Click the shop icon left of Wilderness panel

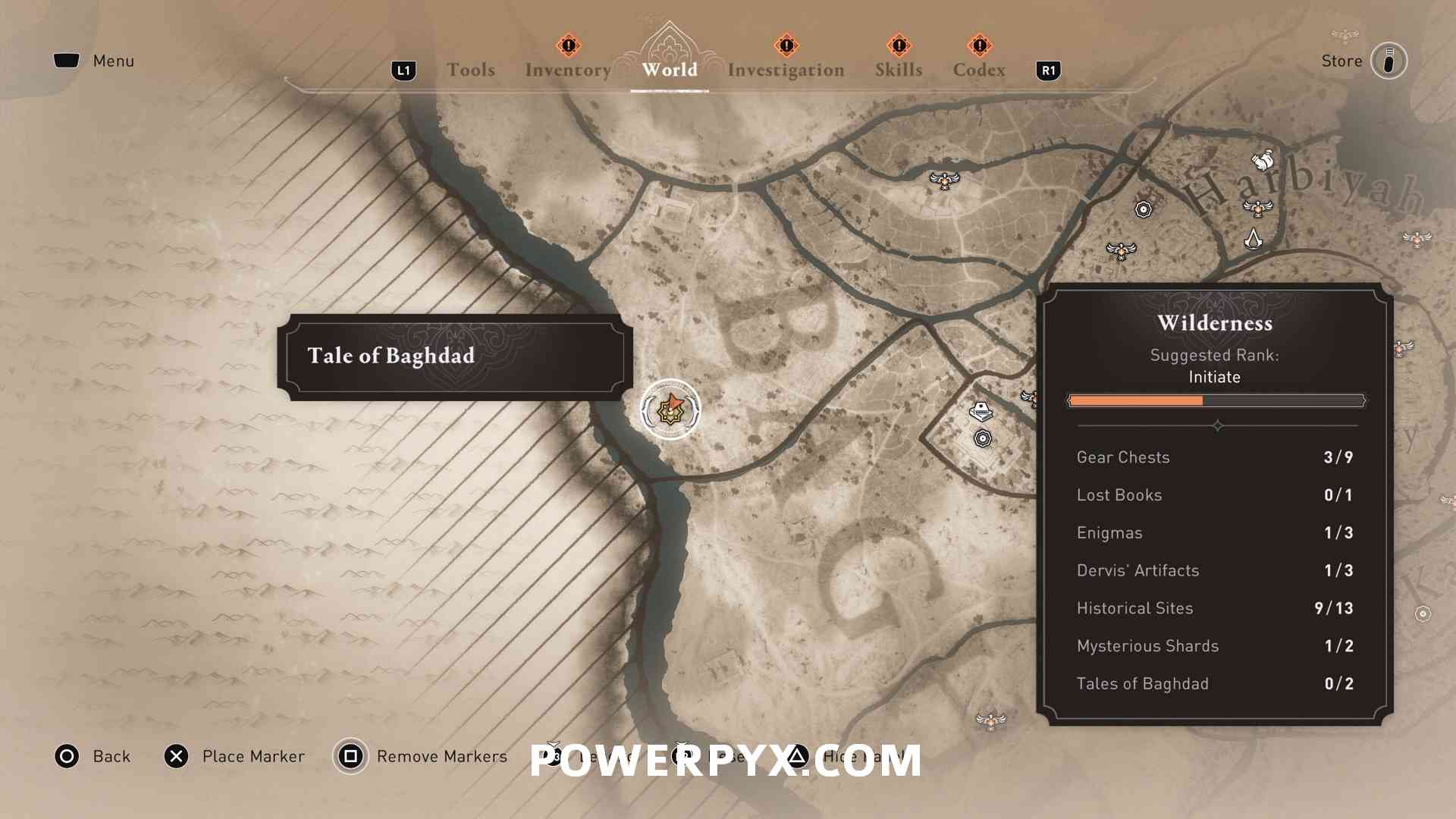981,409
